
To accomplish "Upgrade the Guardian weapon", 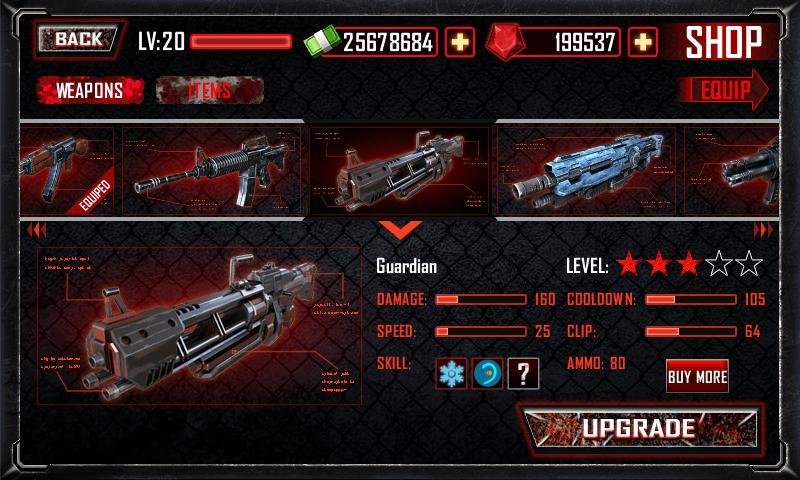I will click(x=639, y=429).
